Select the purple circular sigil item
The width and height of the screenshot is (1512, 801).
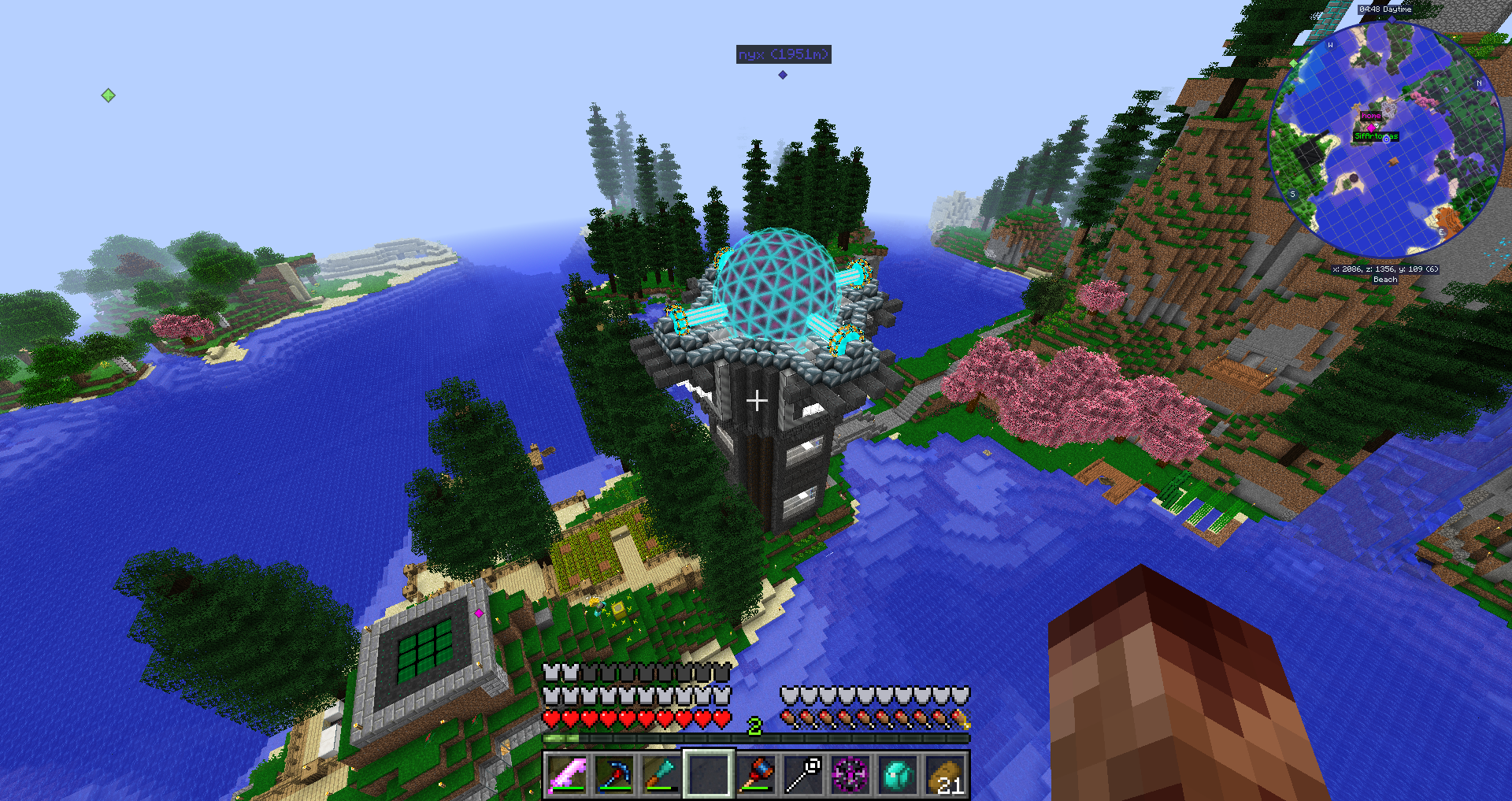coord(850,774)
